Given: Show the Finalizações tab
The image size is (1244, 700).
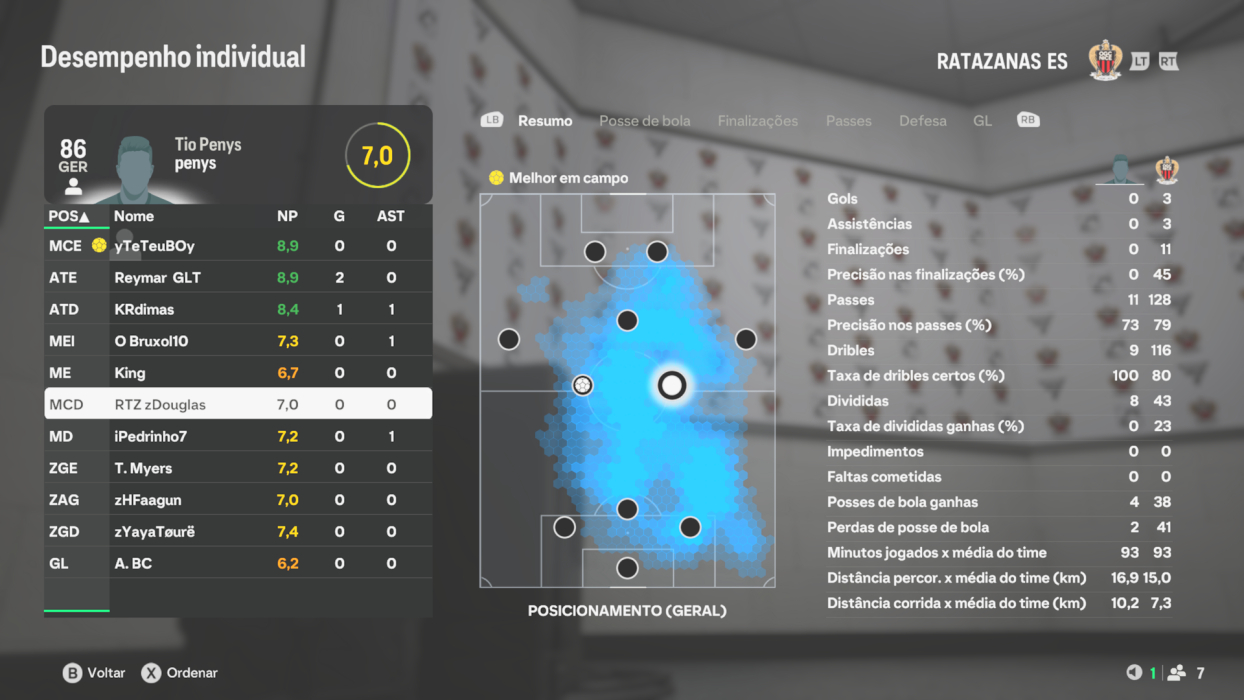Looking at the screenshot, I should tap(757, 121).
